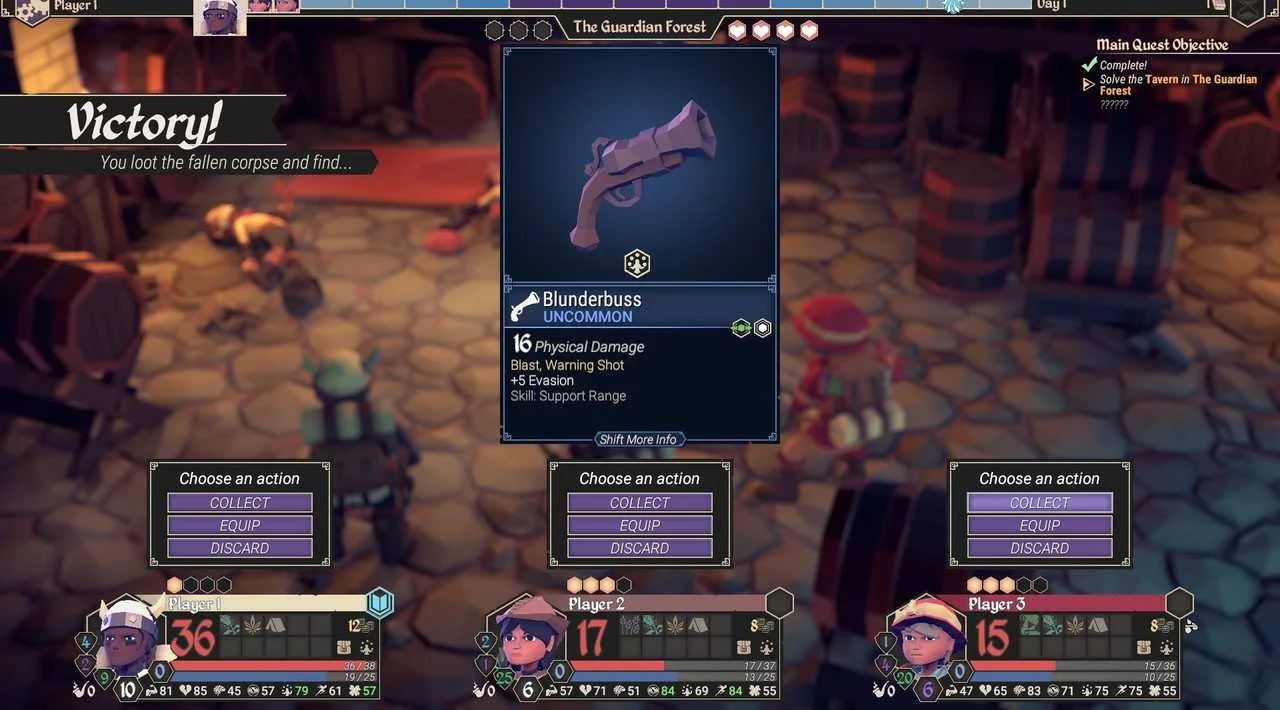Choose COLLECT in Player 2's action panel
Viewport: 1280px width, 710px height.
(640, 502)
